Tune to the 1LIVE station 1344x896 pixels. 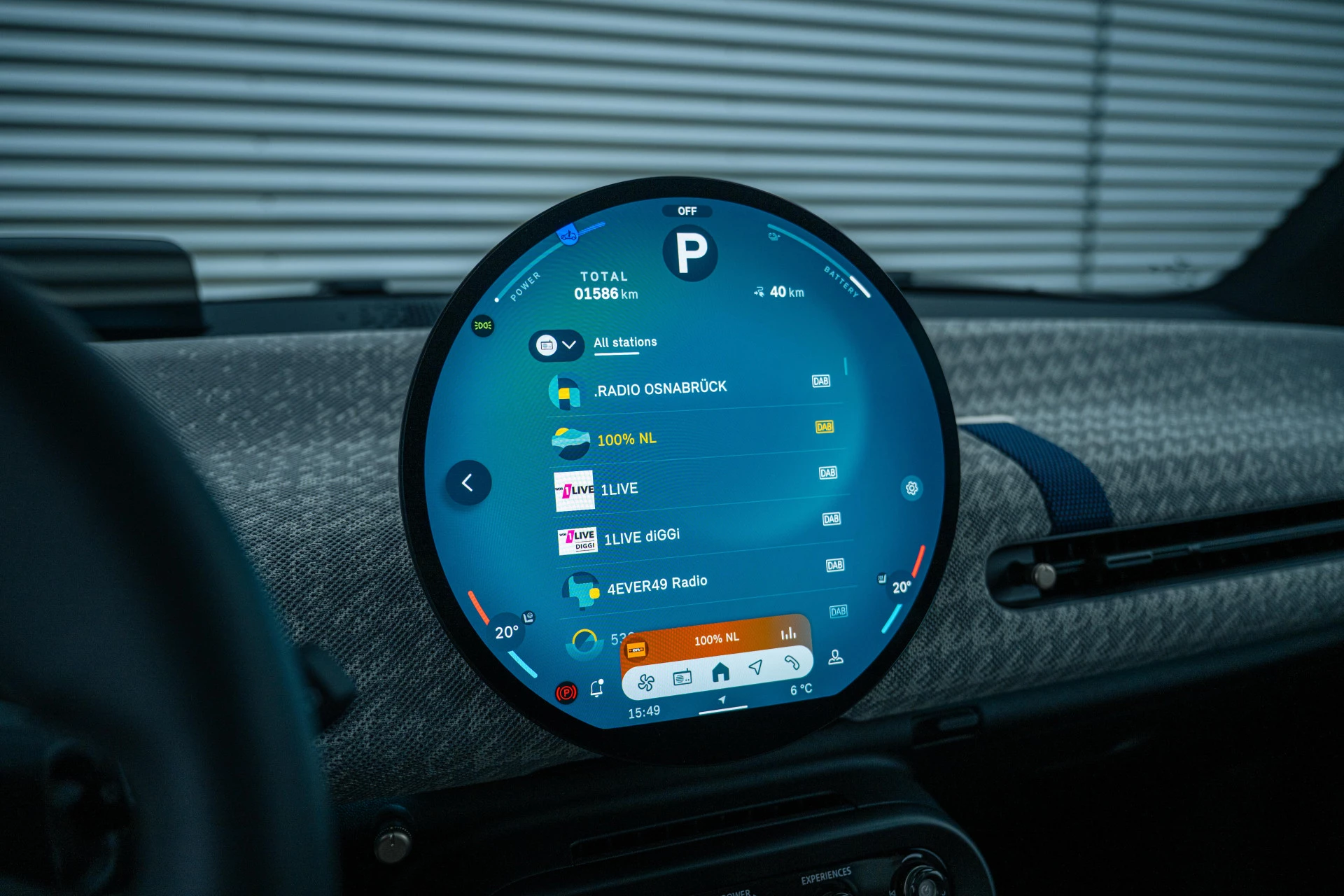pyautogui.click(x=619, y=489)
